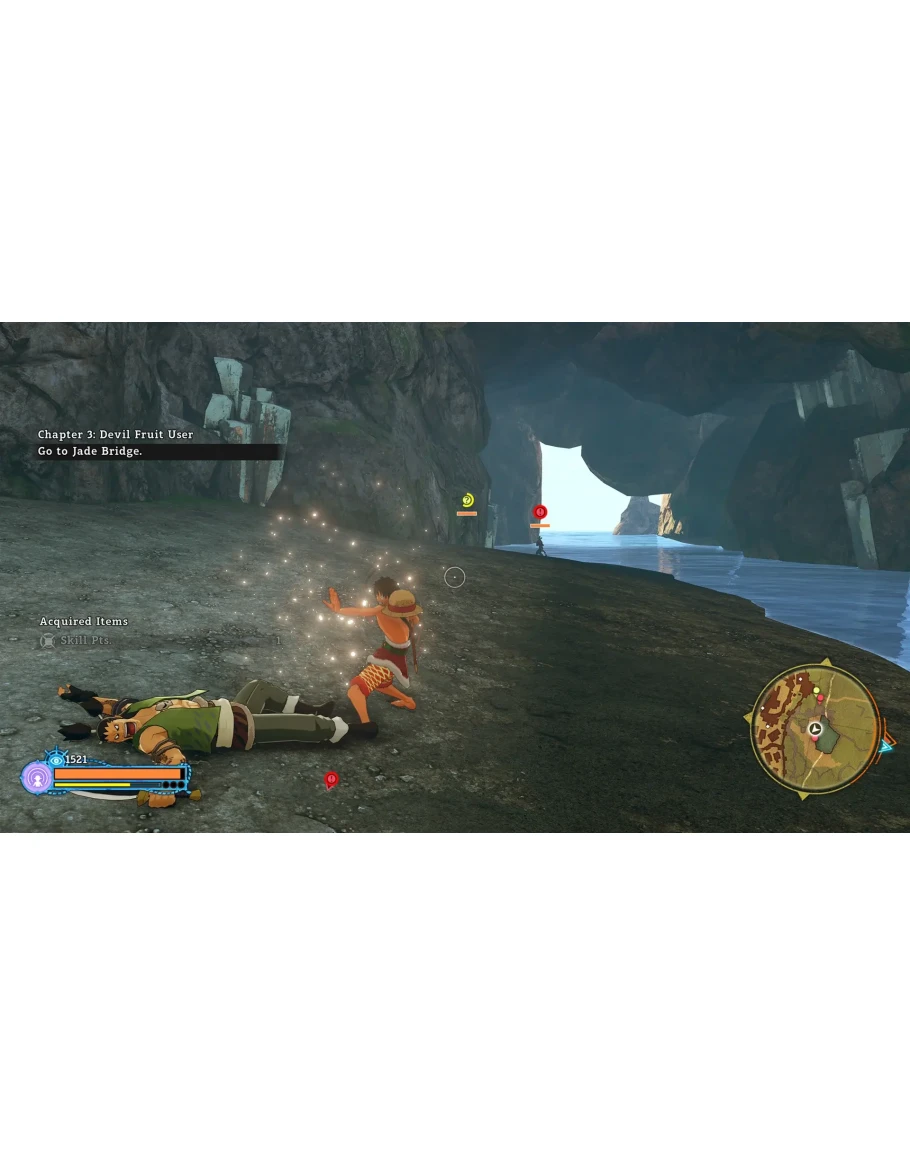
Task: Select the yellow spiral enemy marker
Action: coord(467,500)
